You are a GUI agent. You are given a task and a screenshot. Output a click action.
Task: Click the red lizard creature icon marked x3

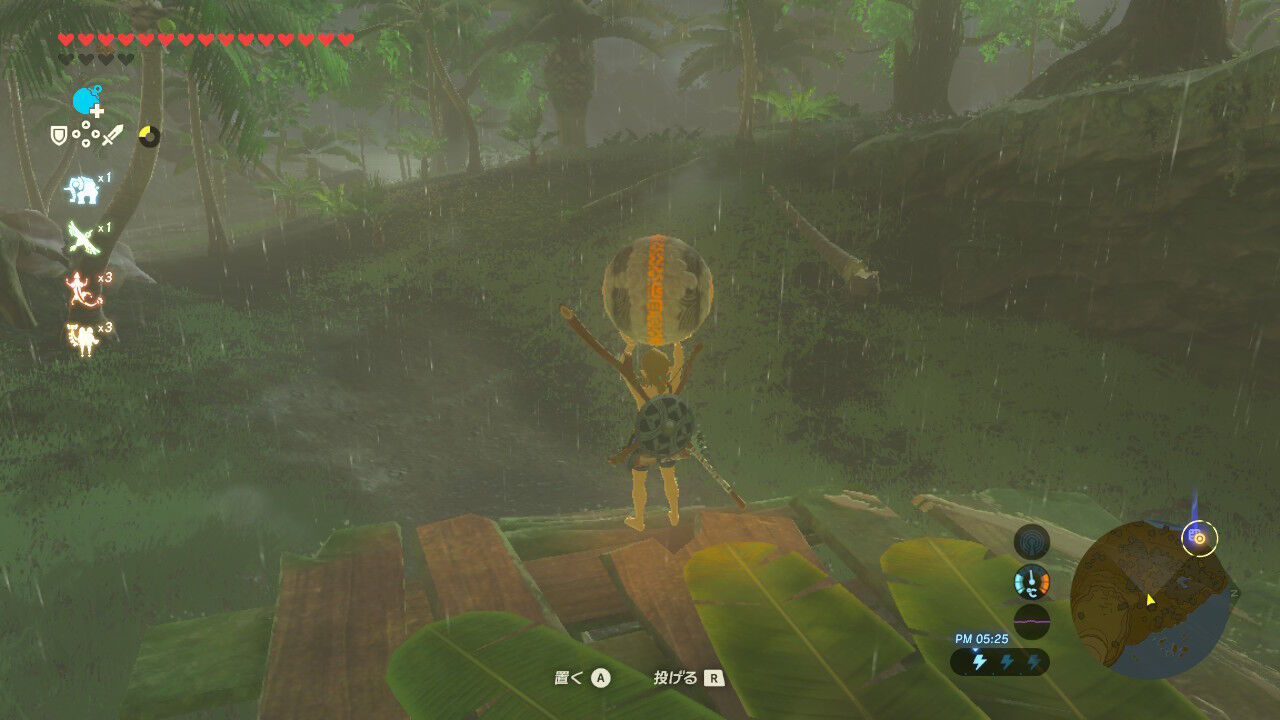79,286
